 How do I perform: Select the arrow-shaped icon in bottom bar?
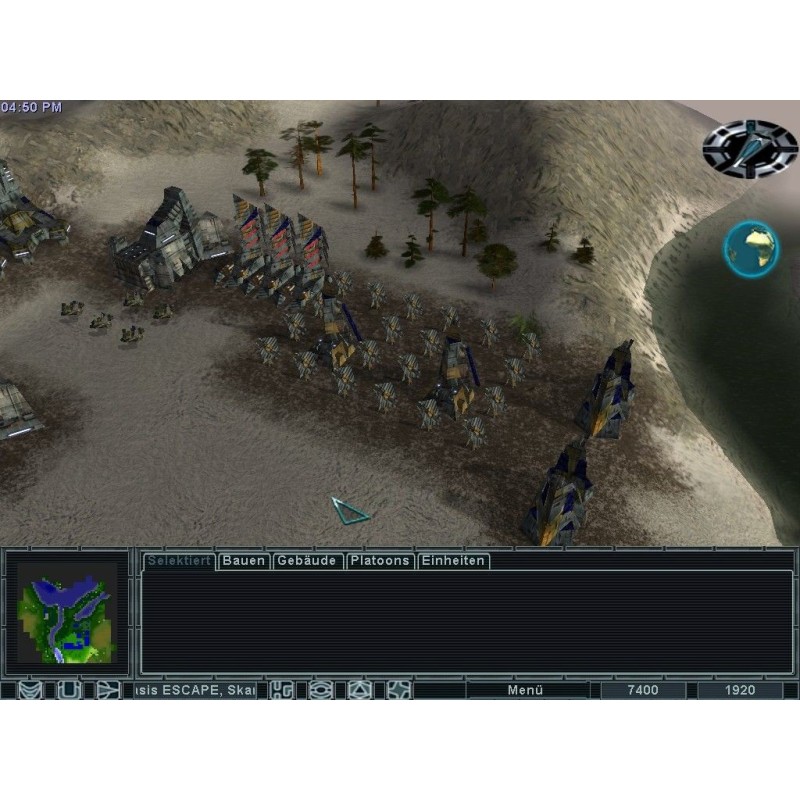coord(108,690)
